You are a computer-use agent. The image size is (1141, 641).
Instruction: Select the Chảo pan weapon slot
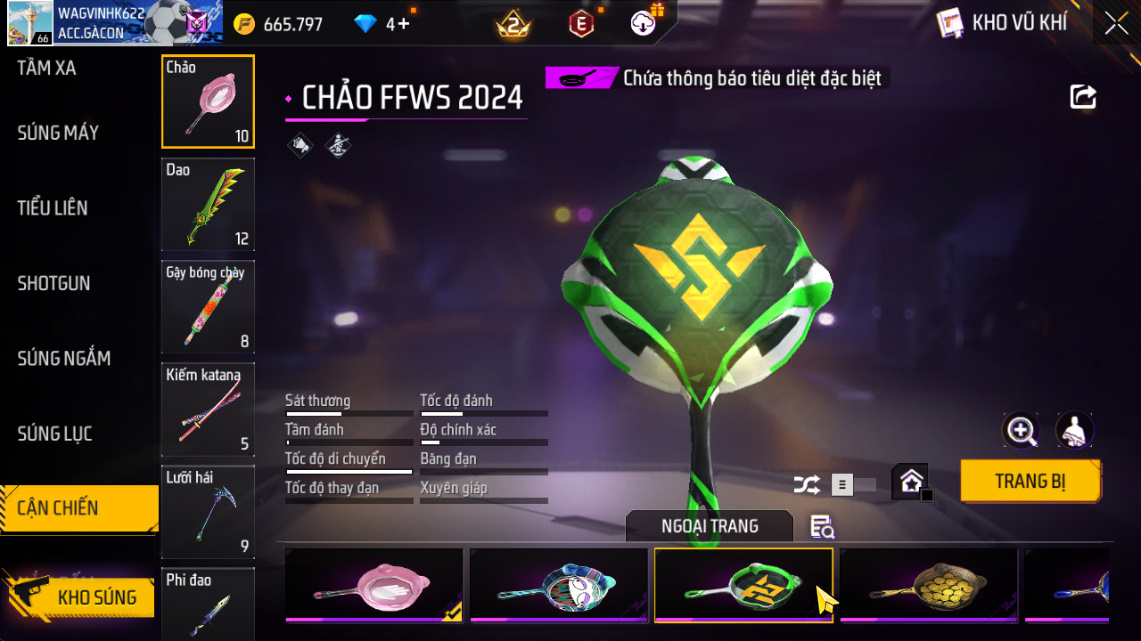coord(208,101)
